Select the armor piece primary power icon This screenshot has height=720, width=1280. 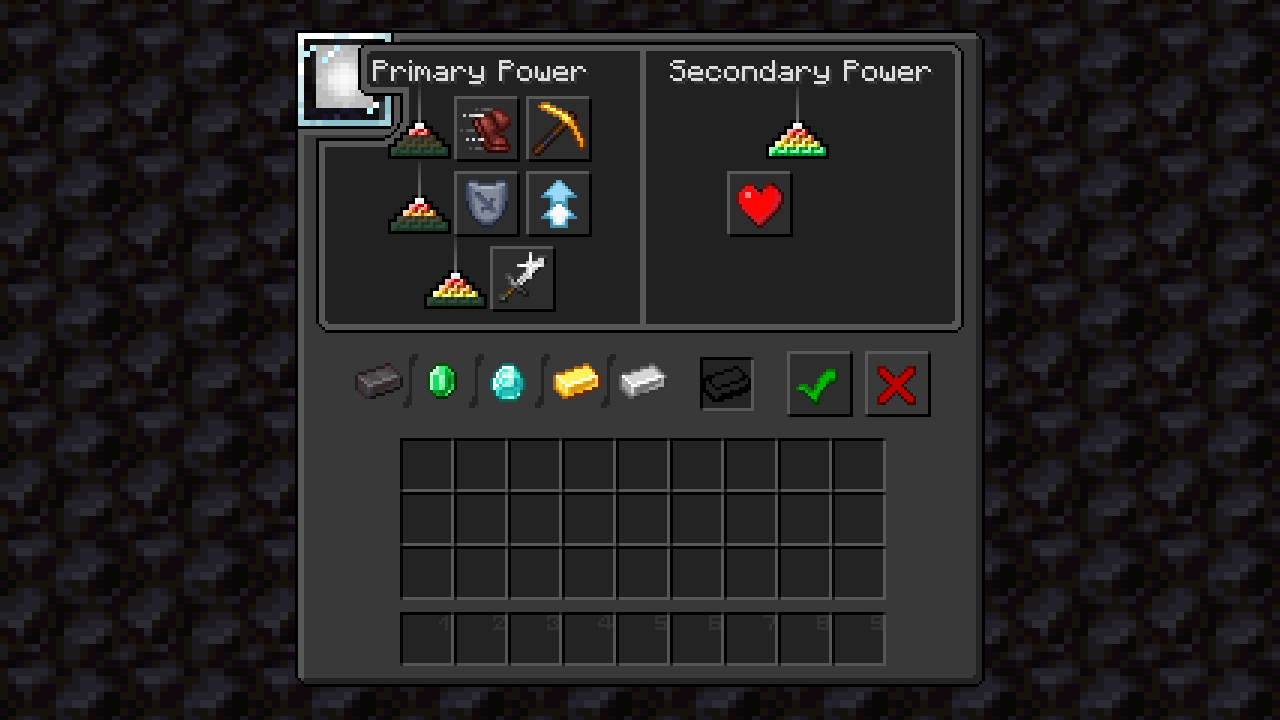(487, 128)
